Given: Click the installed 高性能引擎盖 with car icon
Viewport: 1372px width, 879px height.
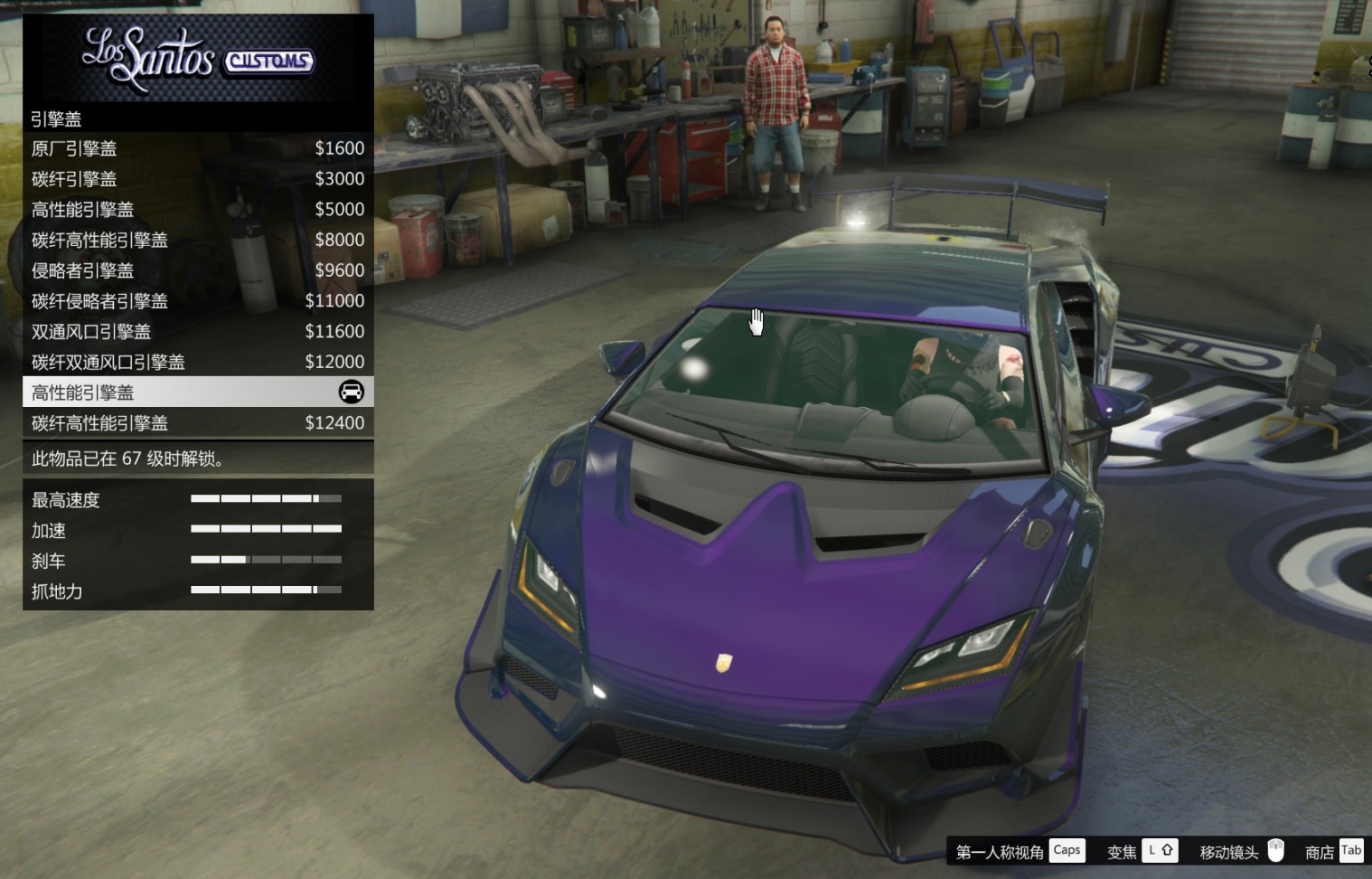Looking at the screenshot, I should click(x=198, y=392).
